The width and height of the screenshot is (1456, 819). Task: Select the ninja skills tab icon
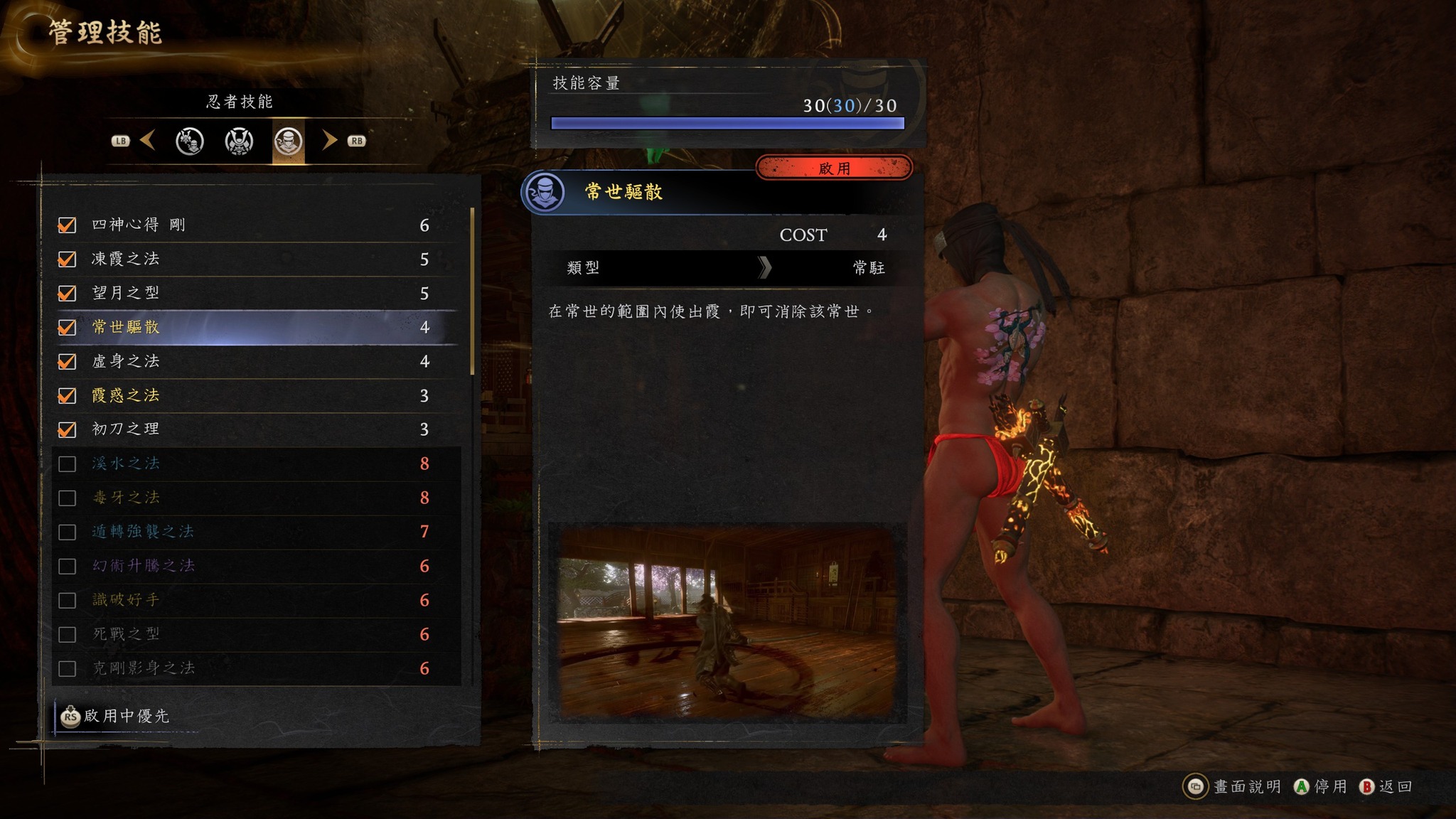(x=288, y=141)
